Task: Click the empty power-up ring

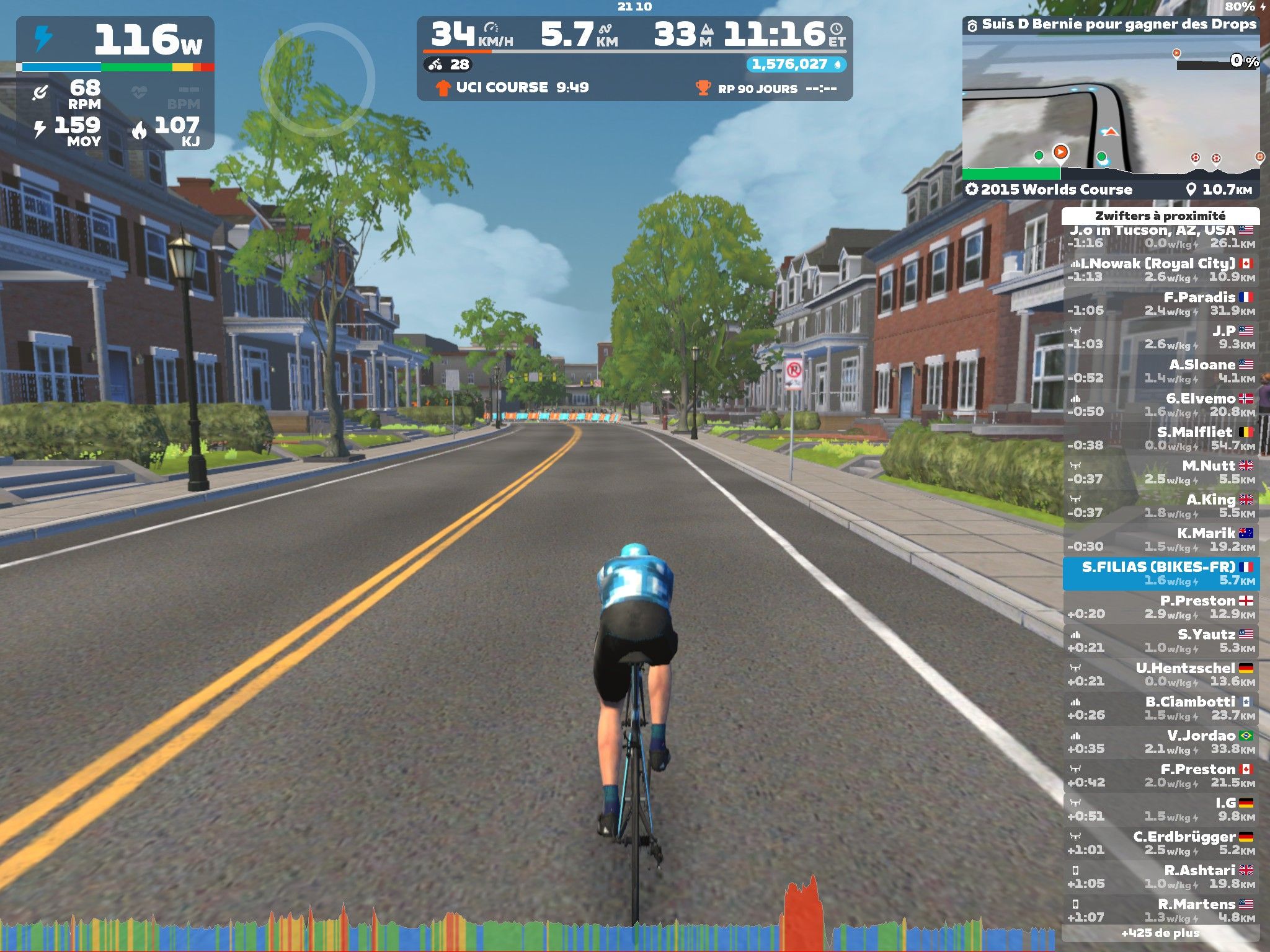Action: [x=317, y=79]
